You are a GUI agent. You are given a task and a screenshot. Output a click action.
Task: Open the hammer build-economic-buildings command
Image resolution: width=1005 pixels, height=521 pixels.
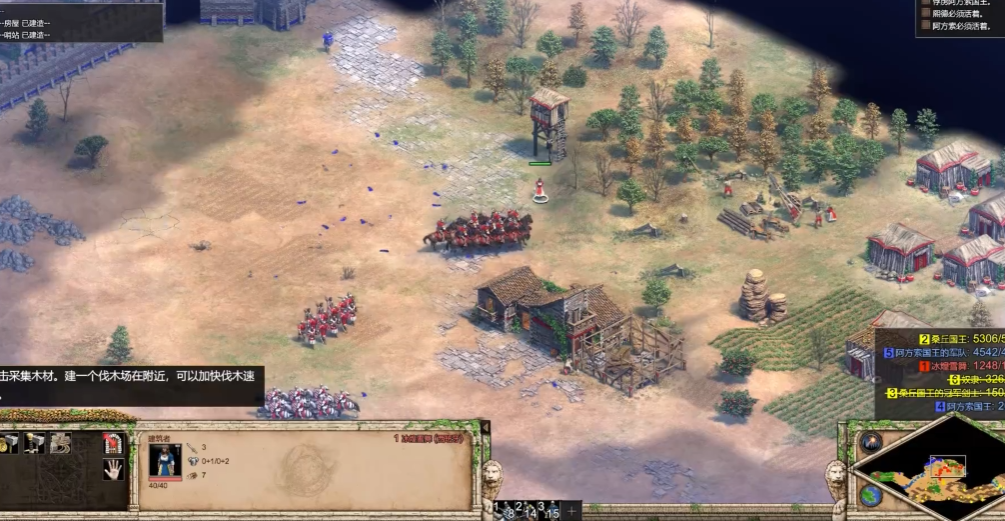9,443
